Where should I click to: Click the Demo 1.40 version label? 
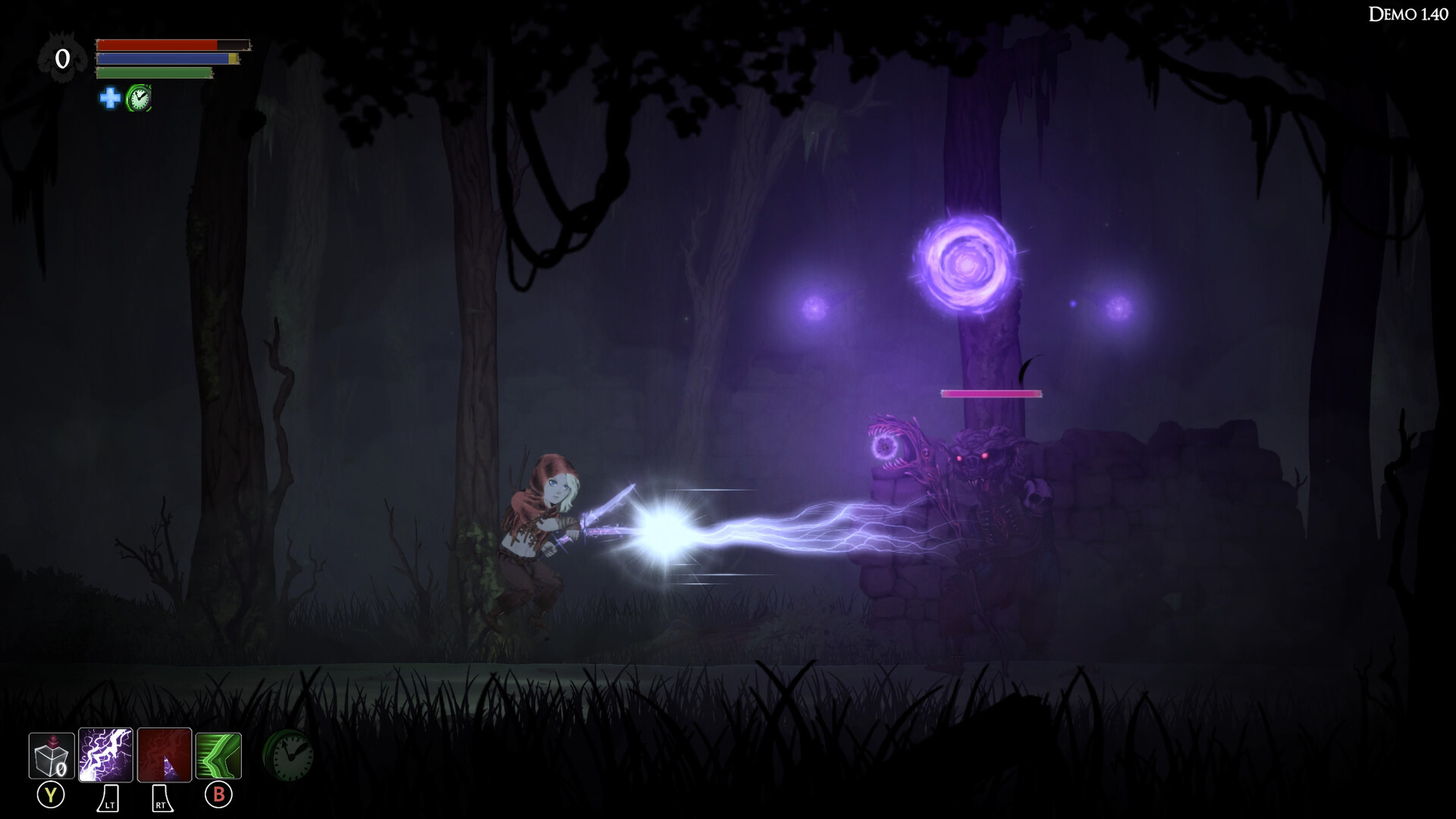[x=1409, y=13]
